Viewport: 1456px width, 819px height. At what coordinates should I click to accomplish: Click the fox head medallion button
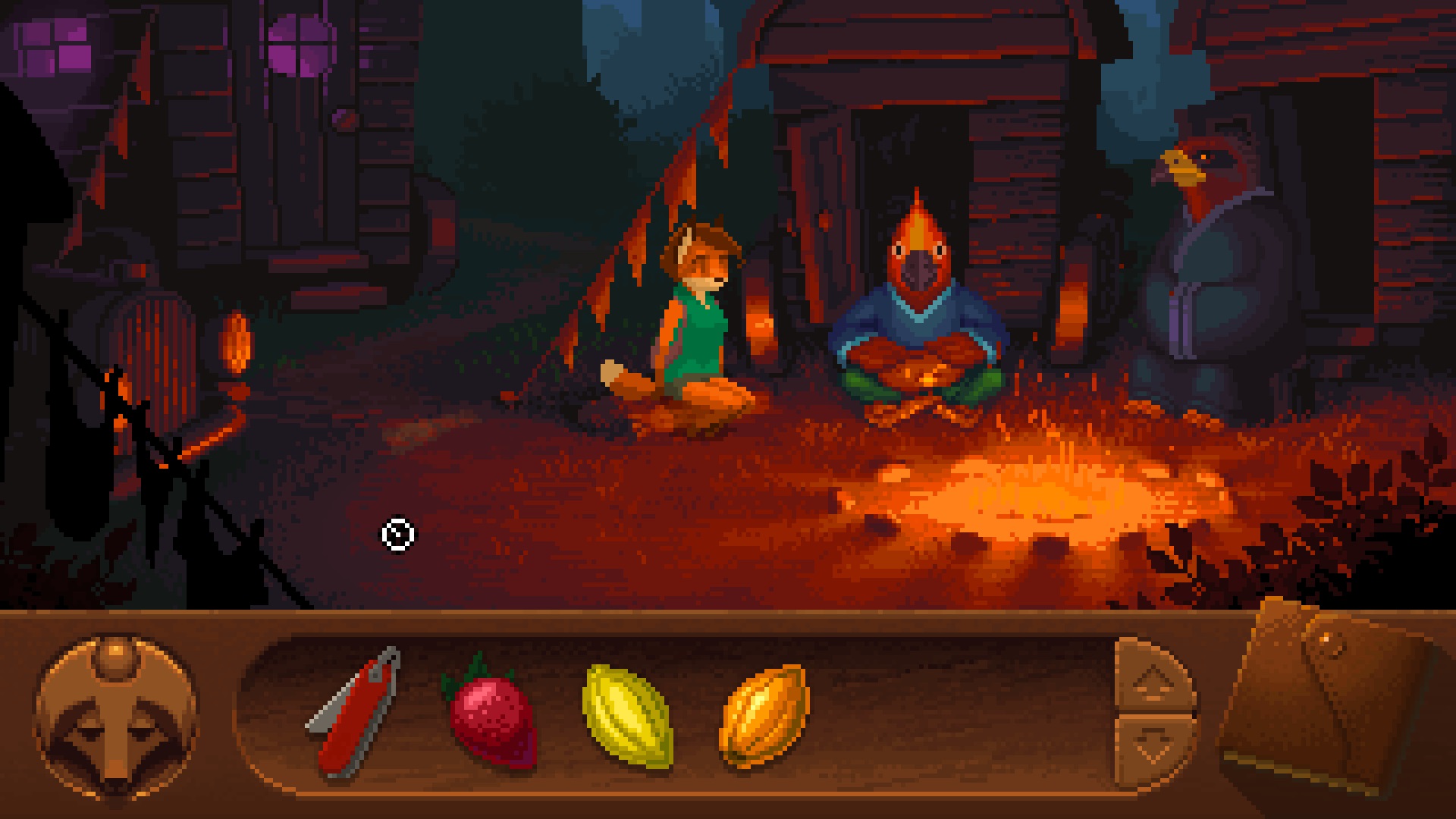click(x=115, y=717)
